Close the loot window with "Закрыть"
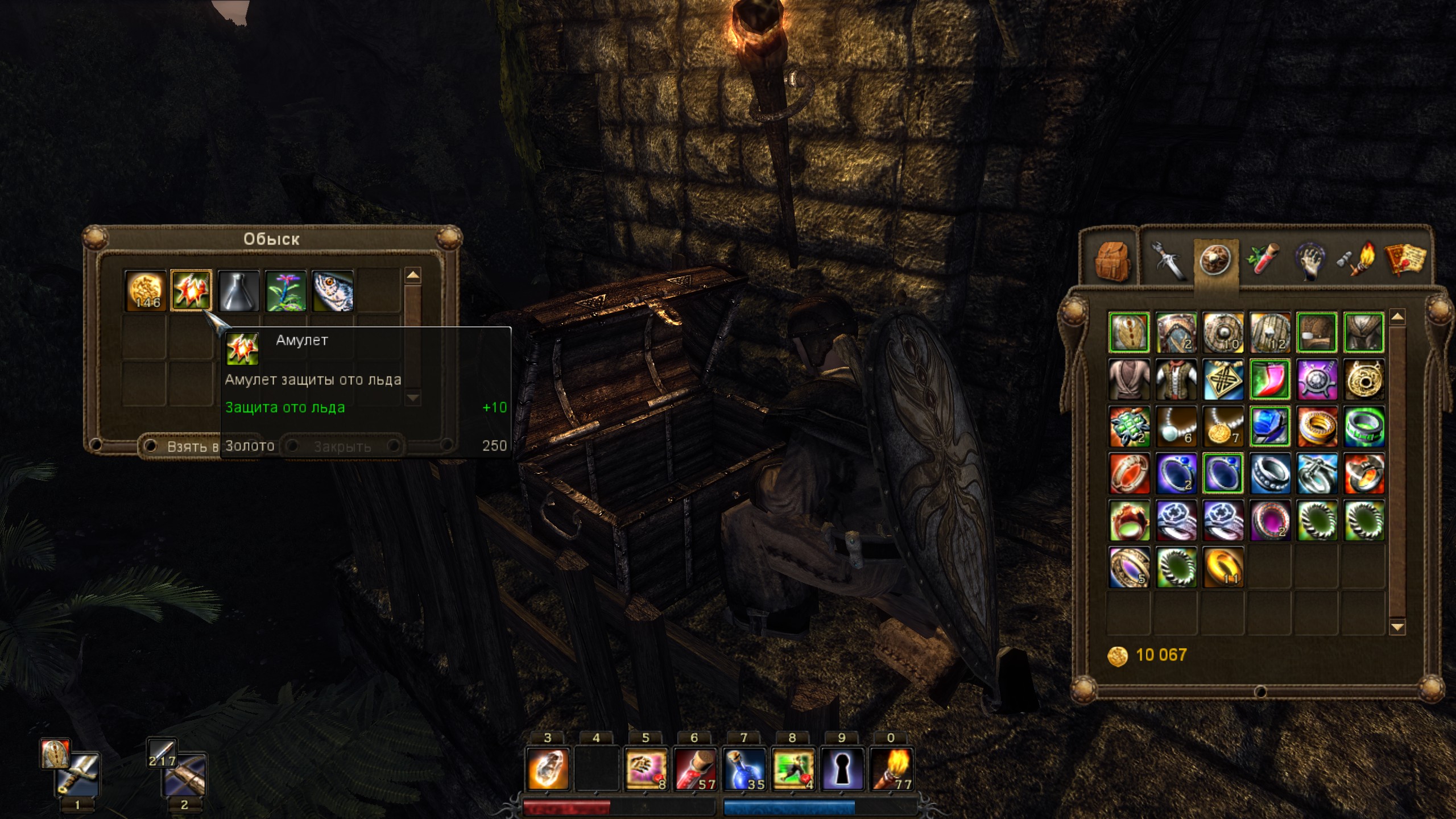 343,446
